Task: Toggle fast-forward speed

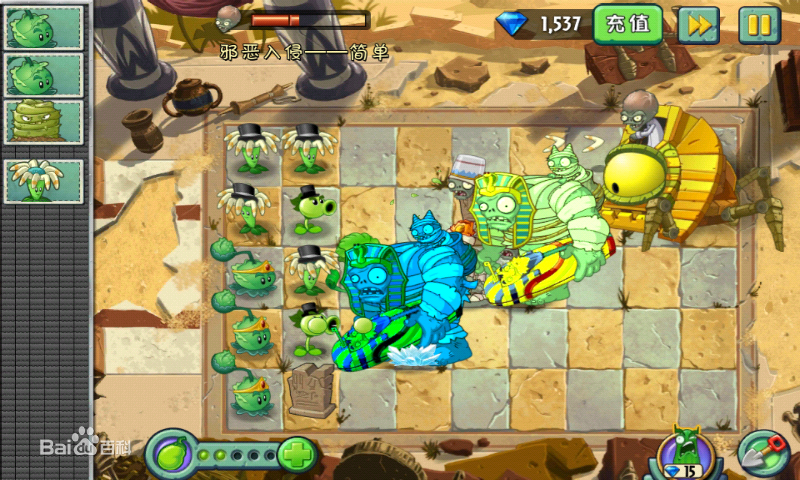Action: tap(698, 24)
